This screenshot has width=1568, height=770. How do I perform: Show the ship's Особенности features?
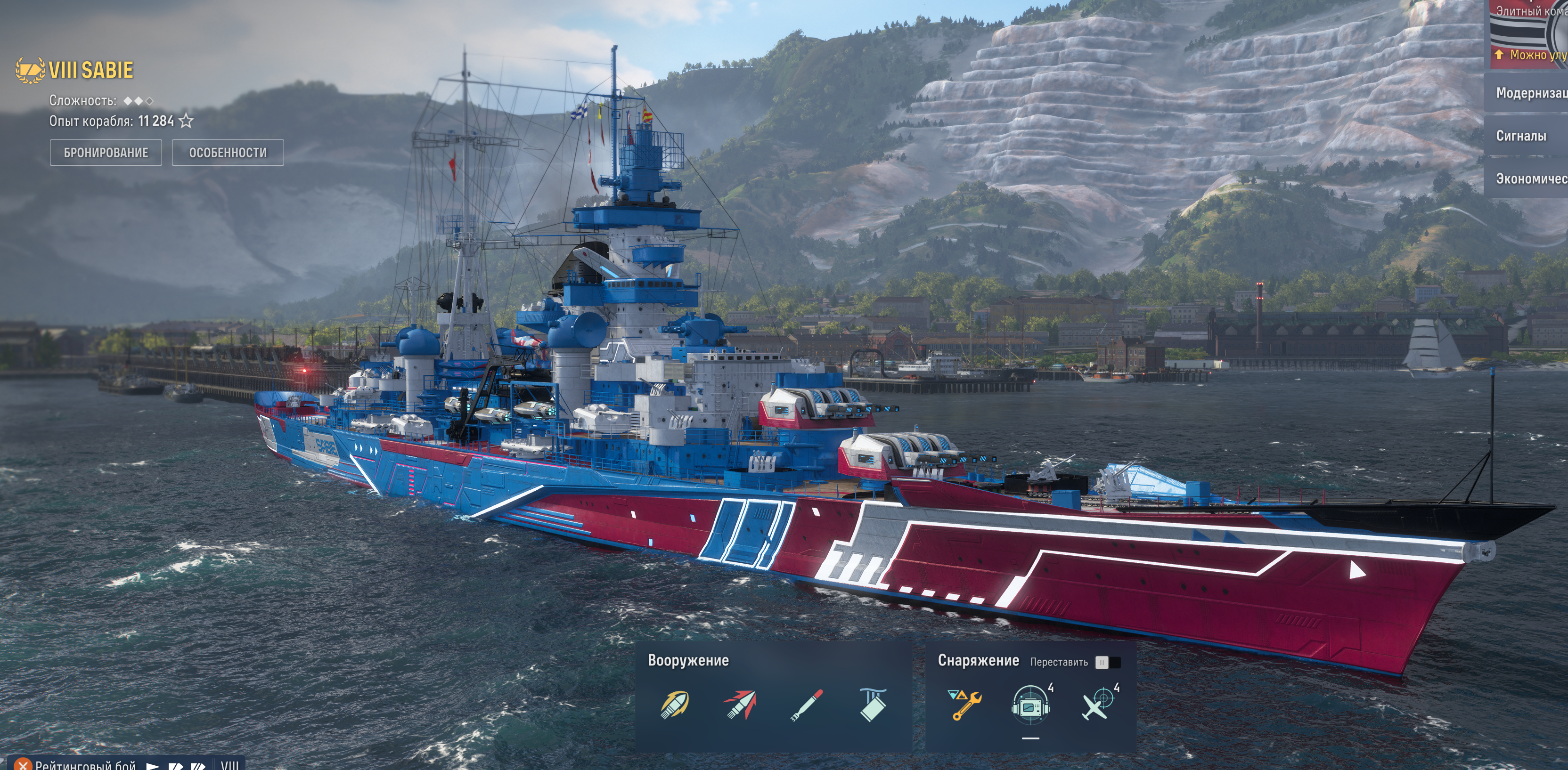point(228,153)
